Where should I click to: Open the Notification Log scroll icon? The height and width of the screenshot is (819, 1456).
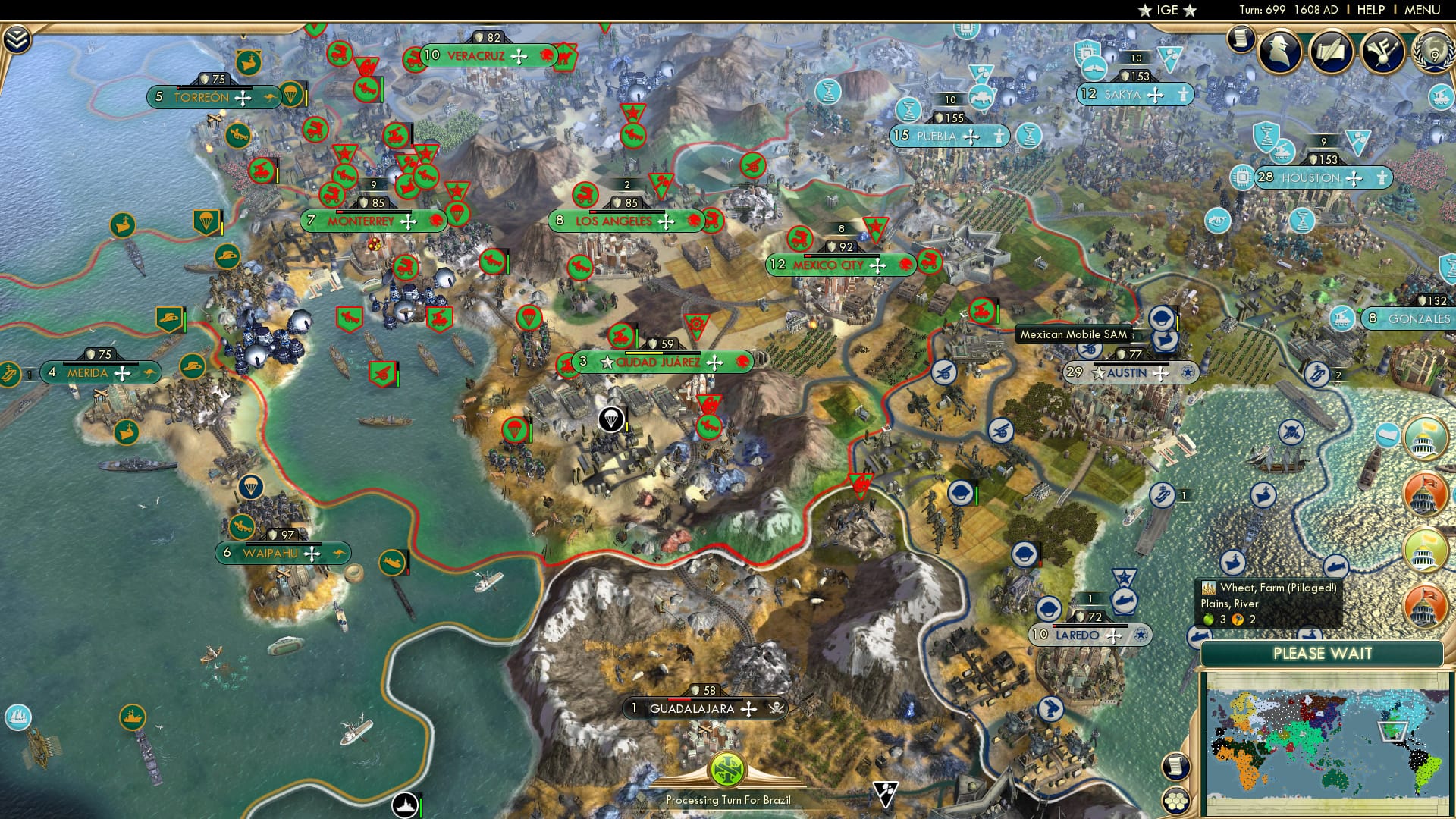1241,42
